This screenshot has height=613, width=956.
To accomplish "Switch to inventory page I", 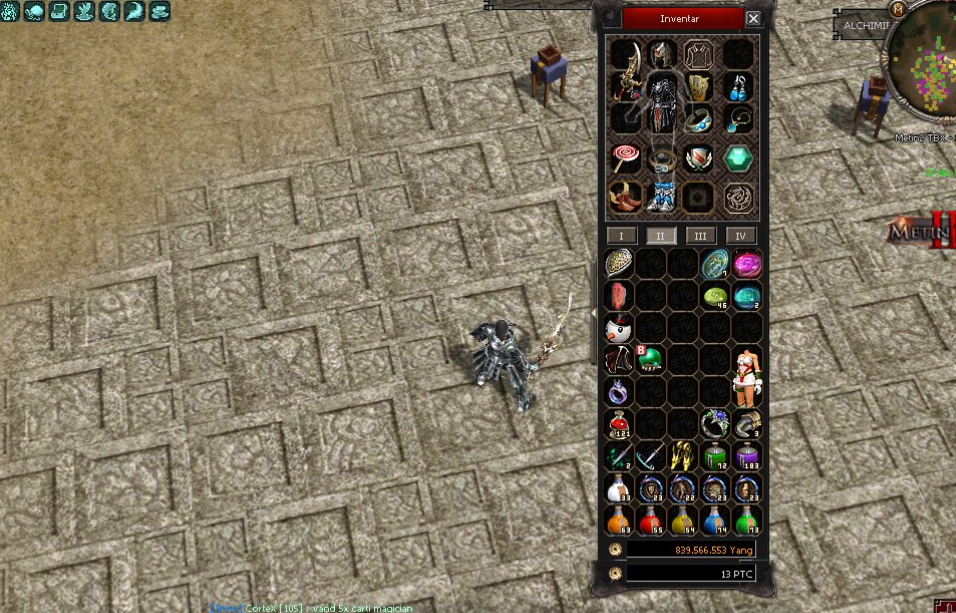I will [621, 236].
